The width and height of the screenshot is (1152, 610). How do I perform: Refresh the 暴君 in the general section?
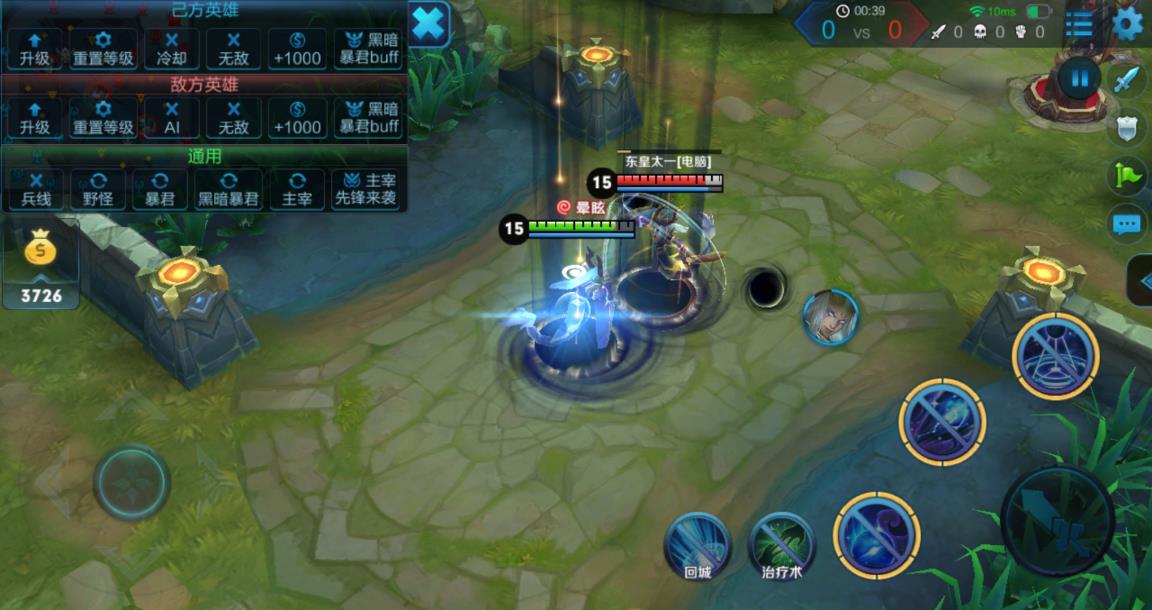[161, 189]
